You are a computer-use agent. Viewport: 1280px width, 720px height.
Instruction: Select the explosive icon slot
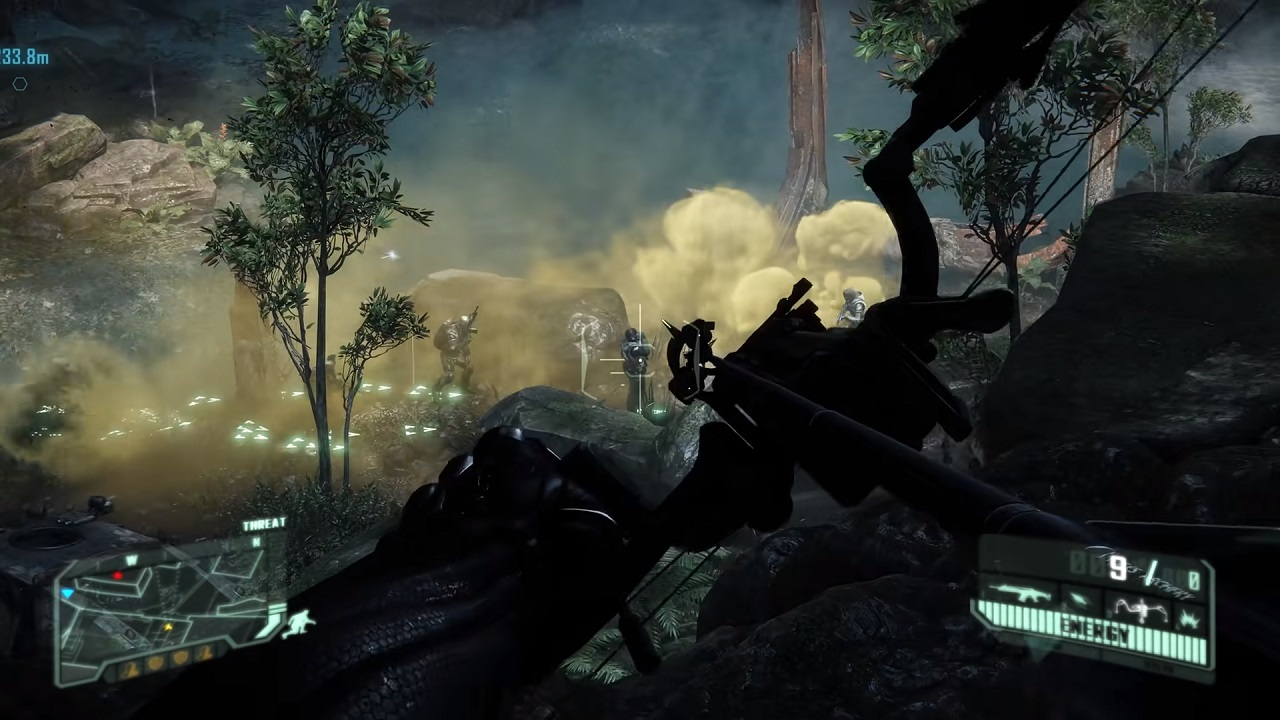tap(1192, 618)
